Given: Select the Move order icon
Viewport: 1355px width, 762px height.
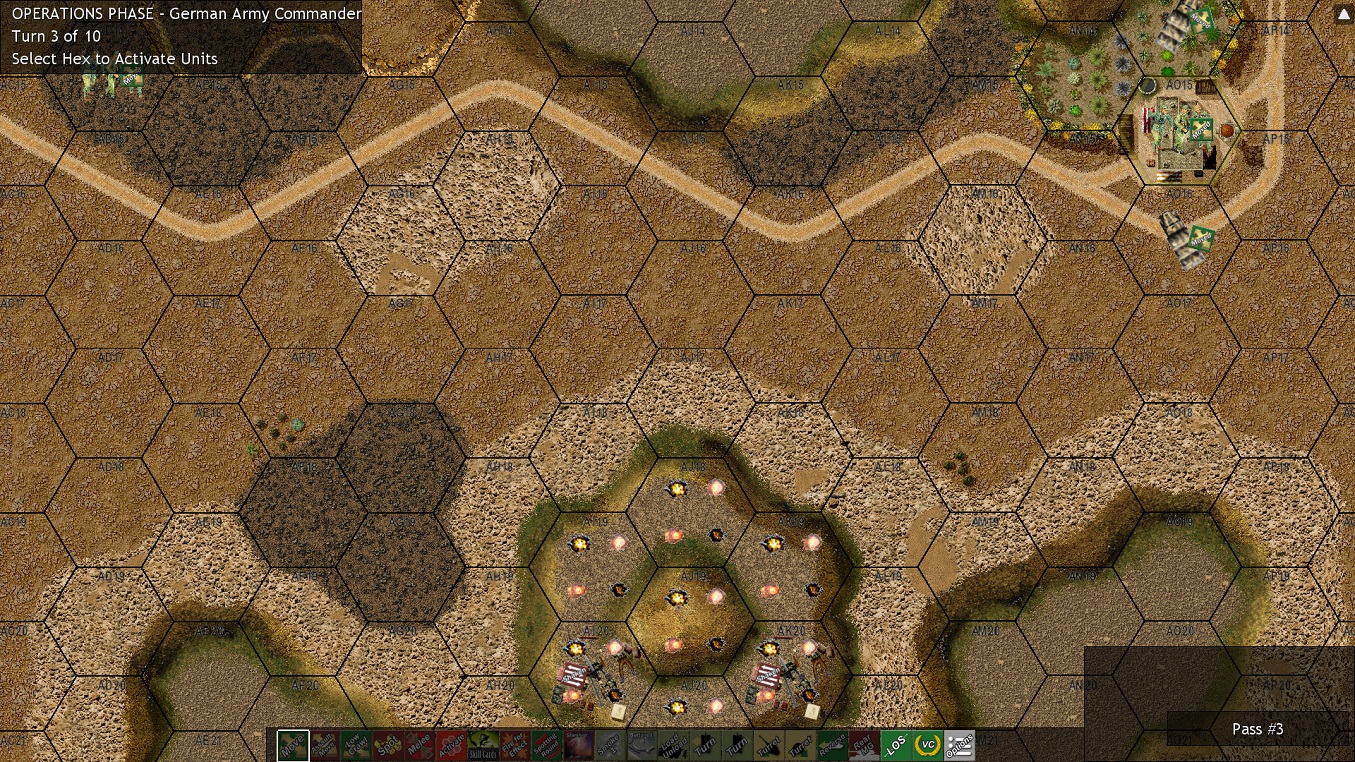Looking at the screenshot, I should (292, 744).
